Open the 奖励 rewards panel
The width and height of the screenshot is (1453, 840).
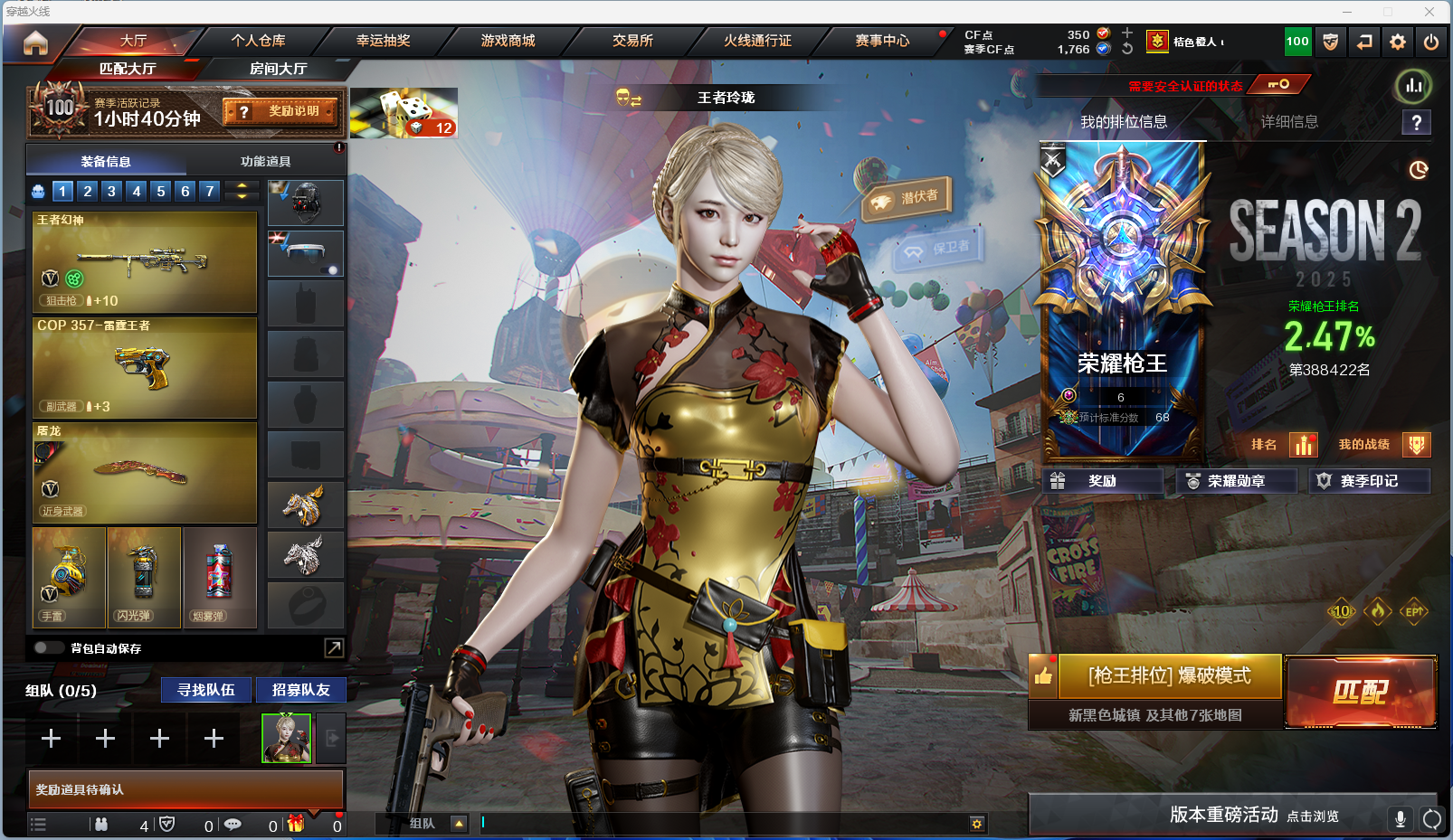click(1102, 481)
